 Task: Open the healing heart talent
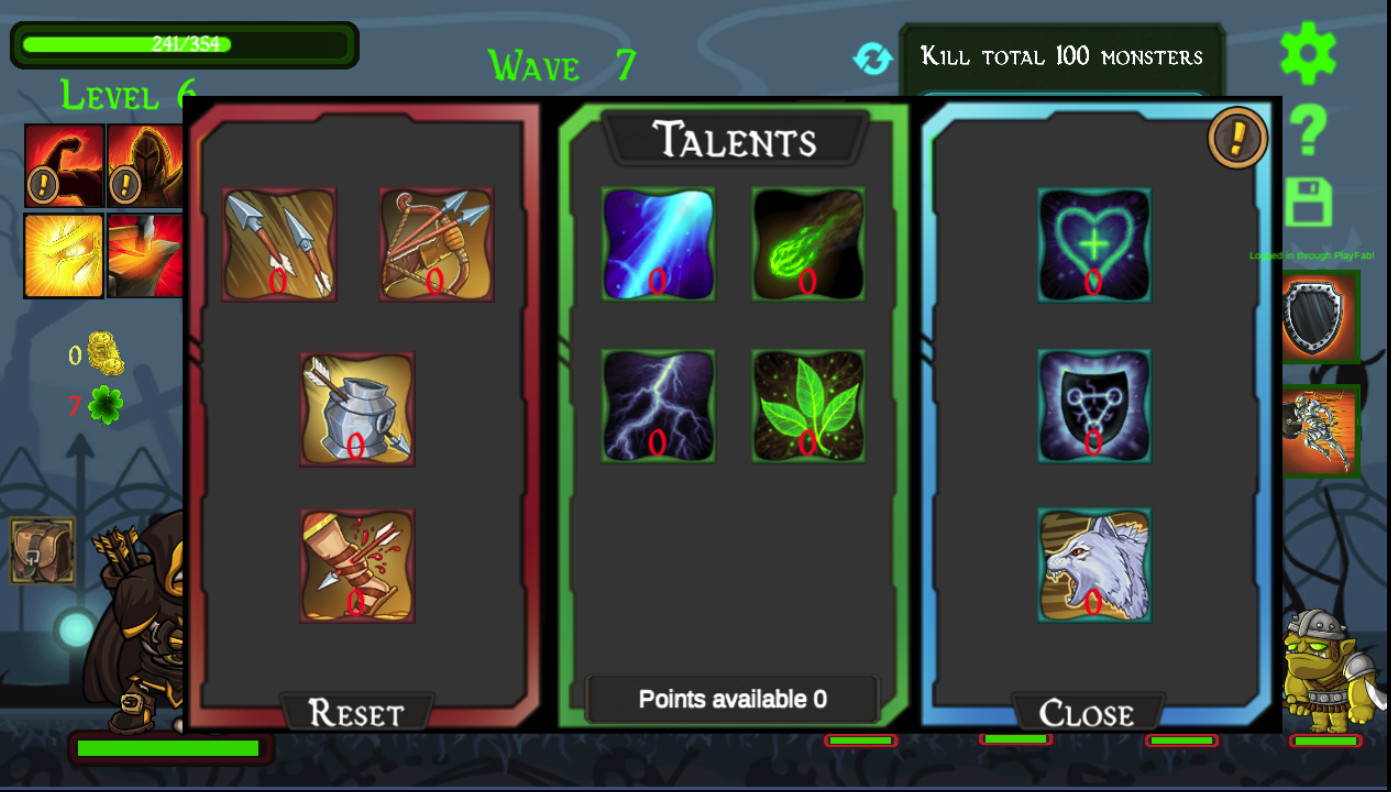click(1093, 243)
